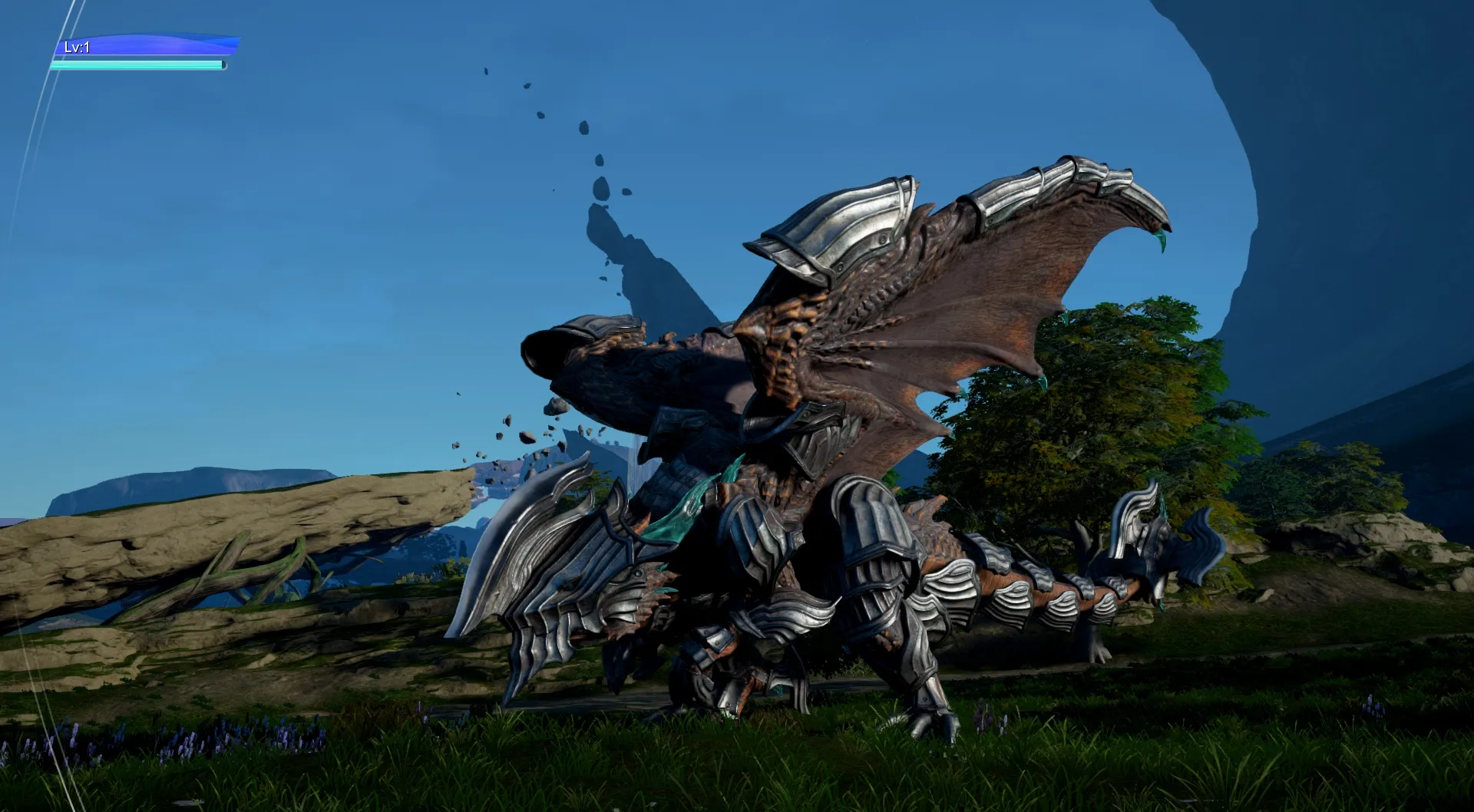
Task: Expand the cluster of falling rock debris
Action: (522, 437)
